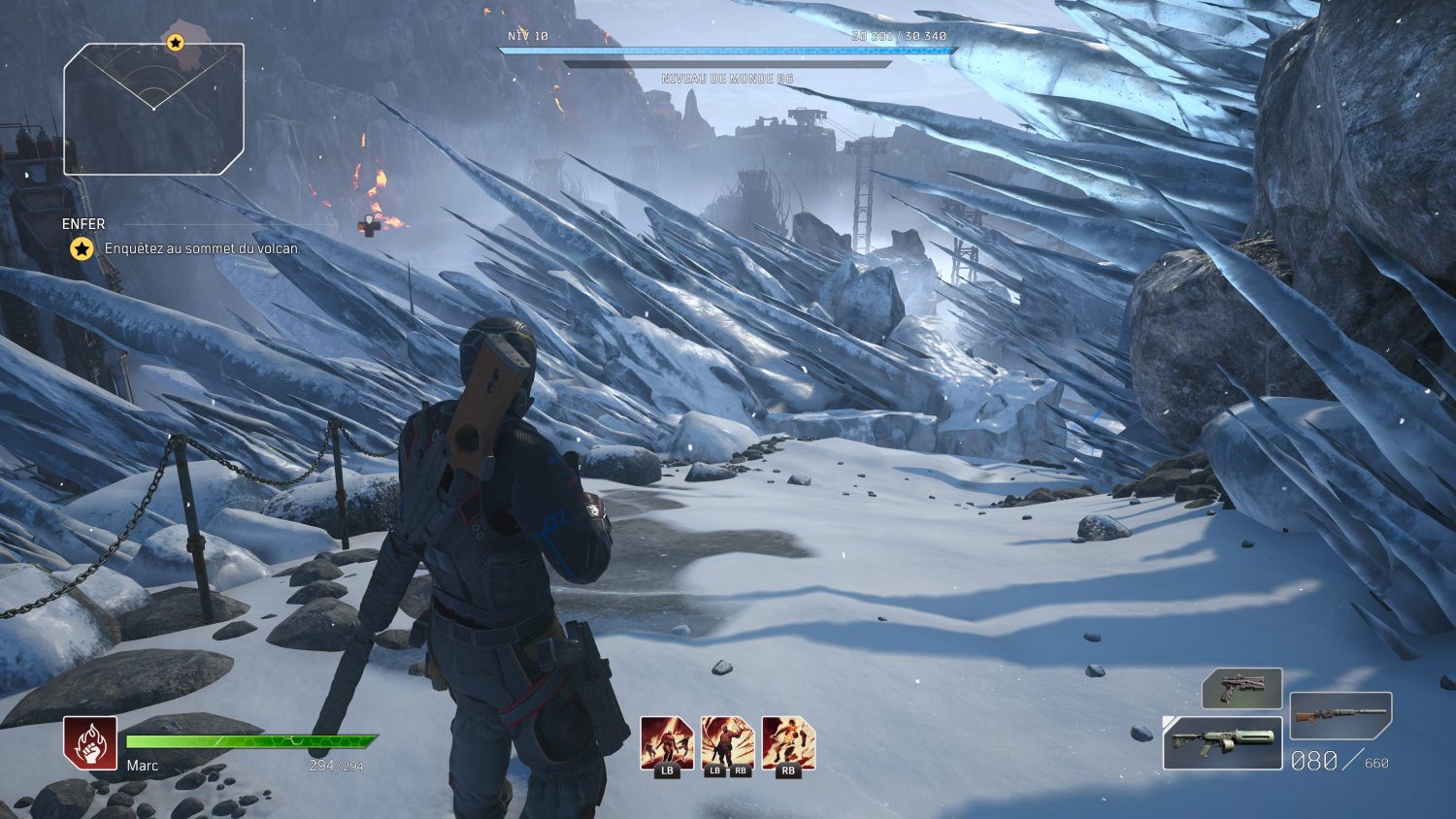Activate the skill showing a figure among flames

[667, 743]
